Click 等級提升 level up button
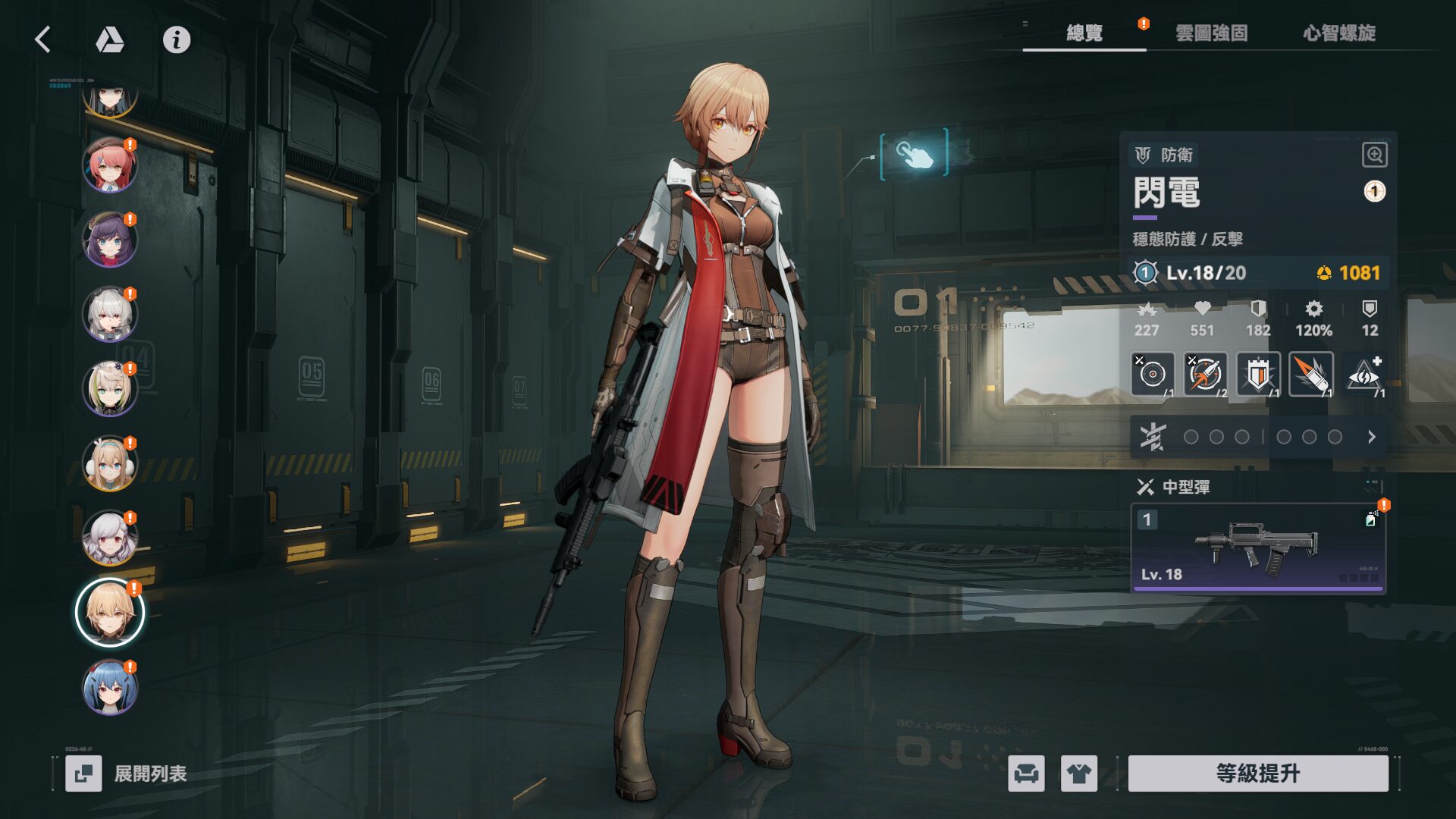Viewport: 1456px width, 819px height. point(1258,773)
